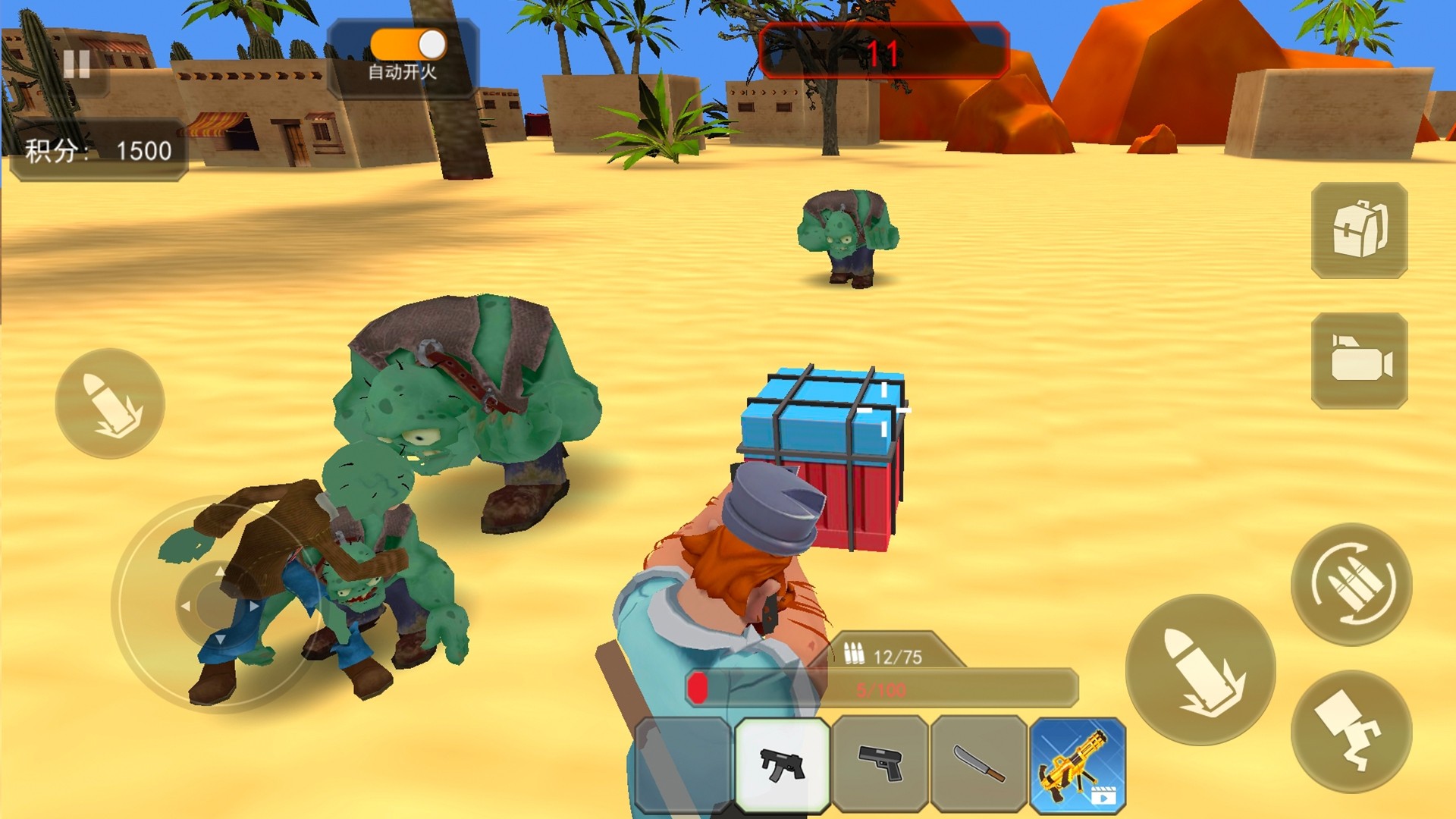Tap the movement joystick pad
The height and width of the screenshot is (819, 1456).
(216, 604)
